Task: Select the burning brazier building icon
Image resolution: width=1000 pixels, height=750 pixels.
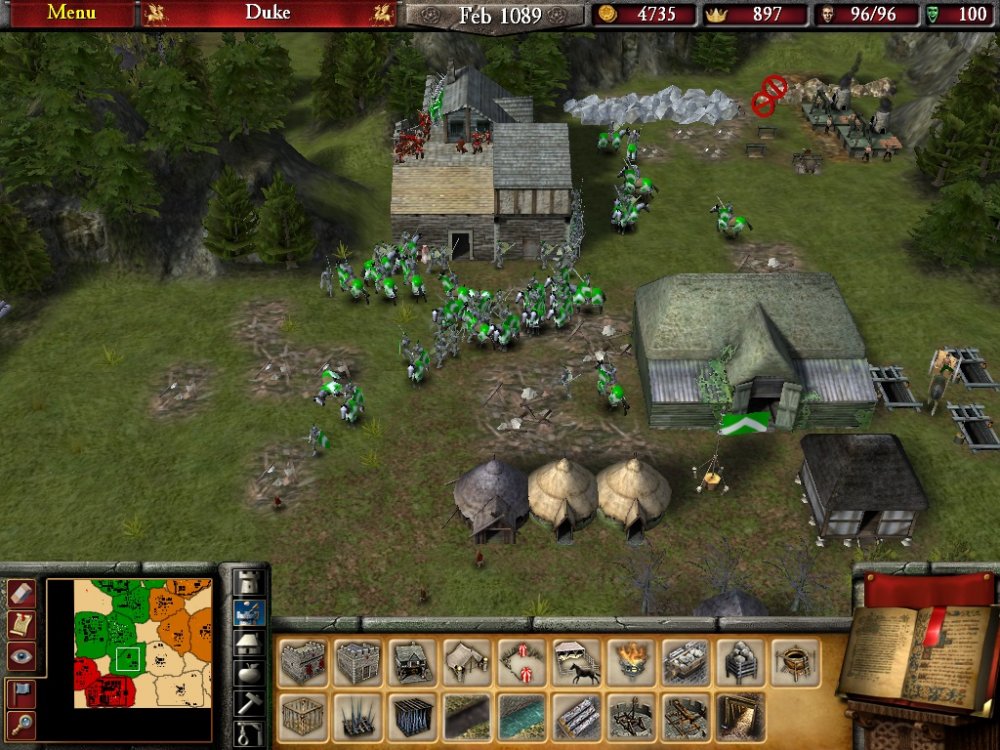Action: click(x=630, y=662)
